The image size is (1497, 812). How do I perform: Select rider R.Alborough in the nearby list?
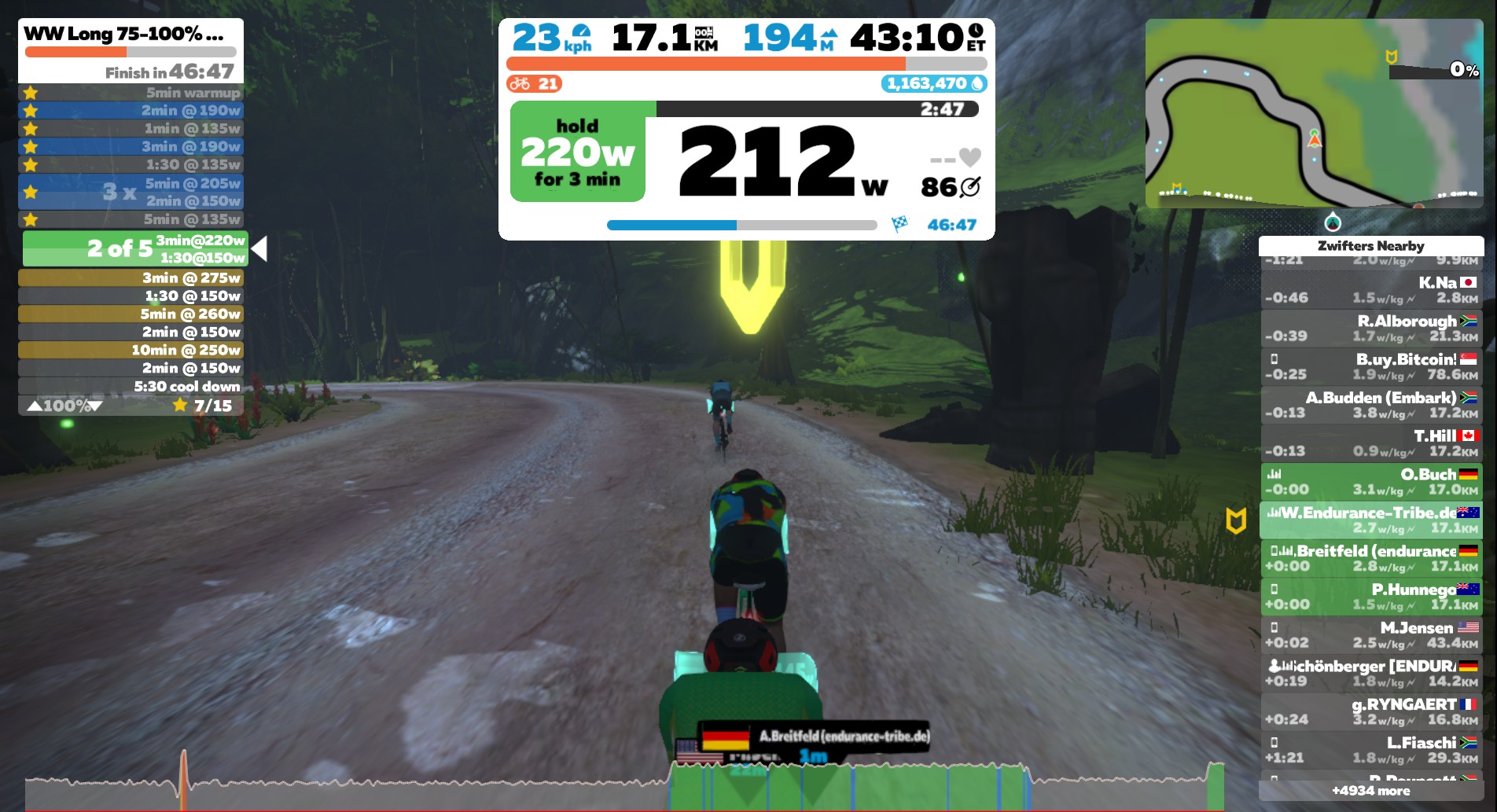(1370, 329)
